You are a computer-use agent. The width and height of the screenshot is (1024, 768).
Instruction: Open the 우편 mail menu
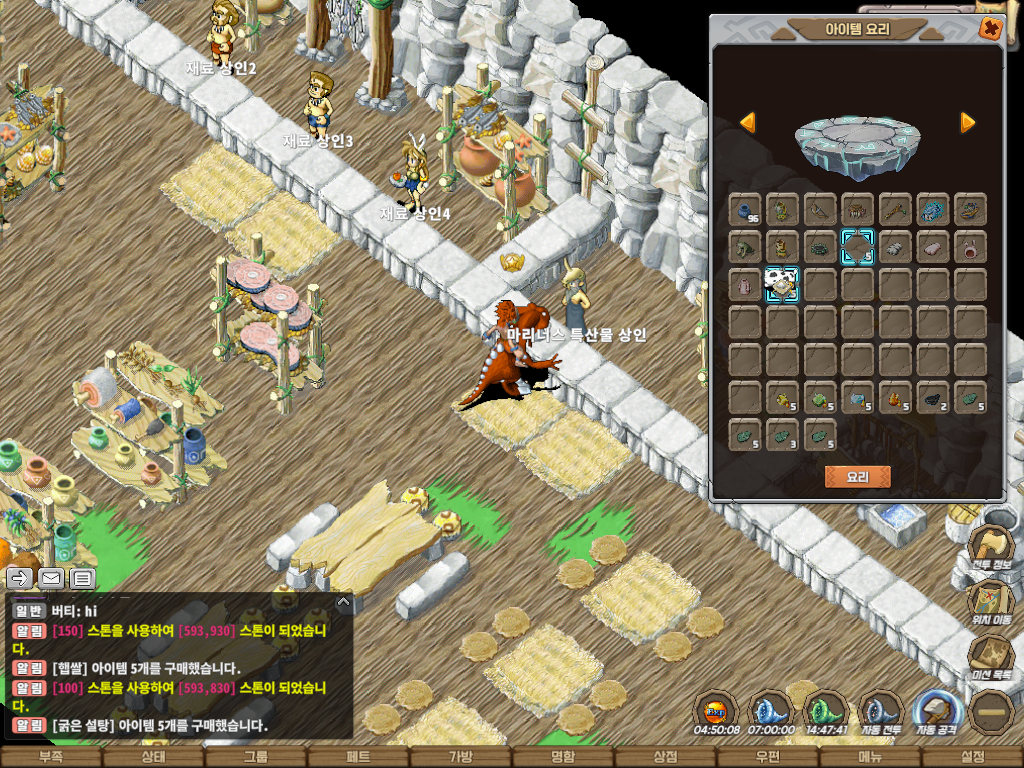click(767, 757)
